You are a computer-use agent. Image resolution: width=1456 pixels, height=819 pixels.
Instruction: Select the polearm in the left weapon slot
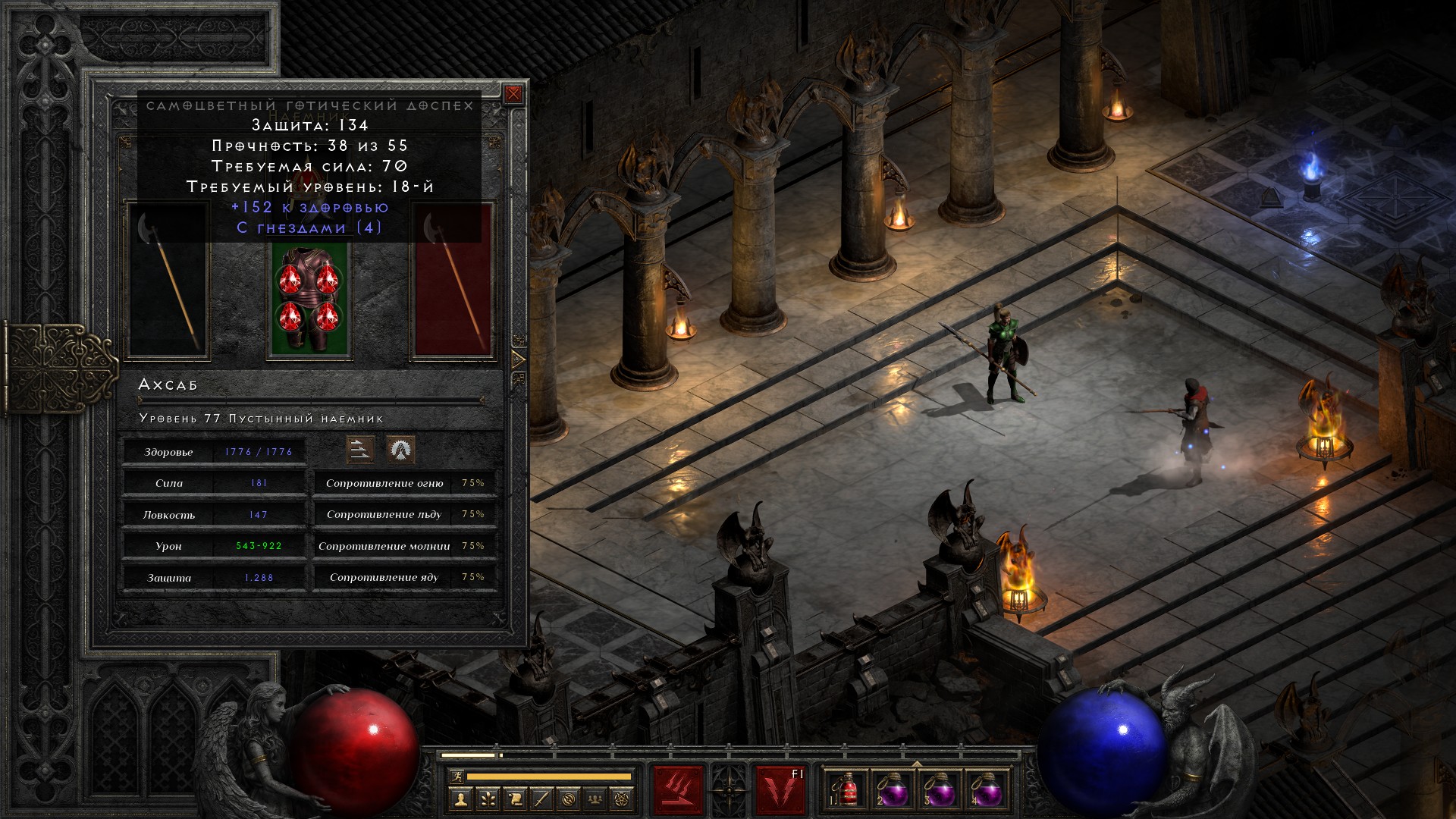[167, 281]
